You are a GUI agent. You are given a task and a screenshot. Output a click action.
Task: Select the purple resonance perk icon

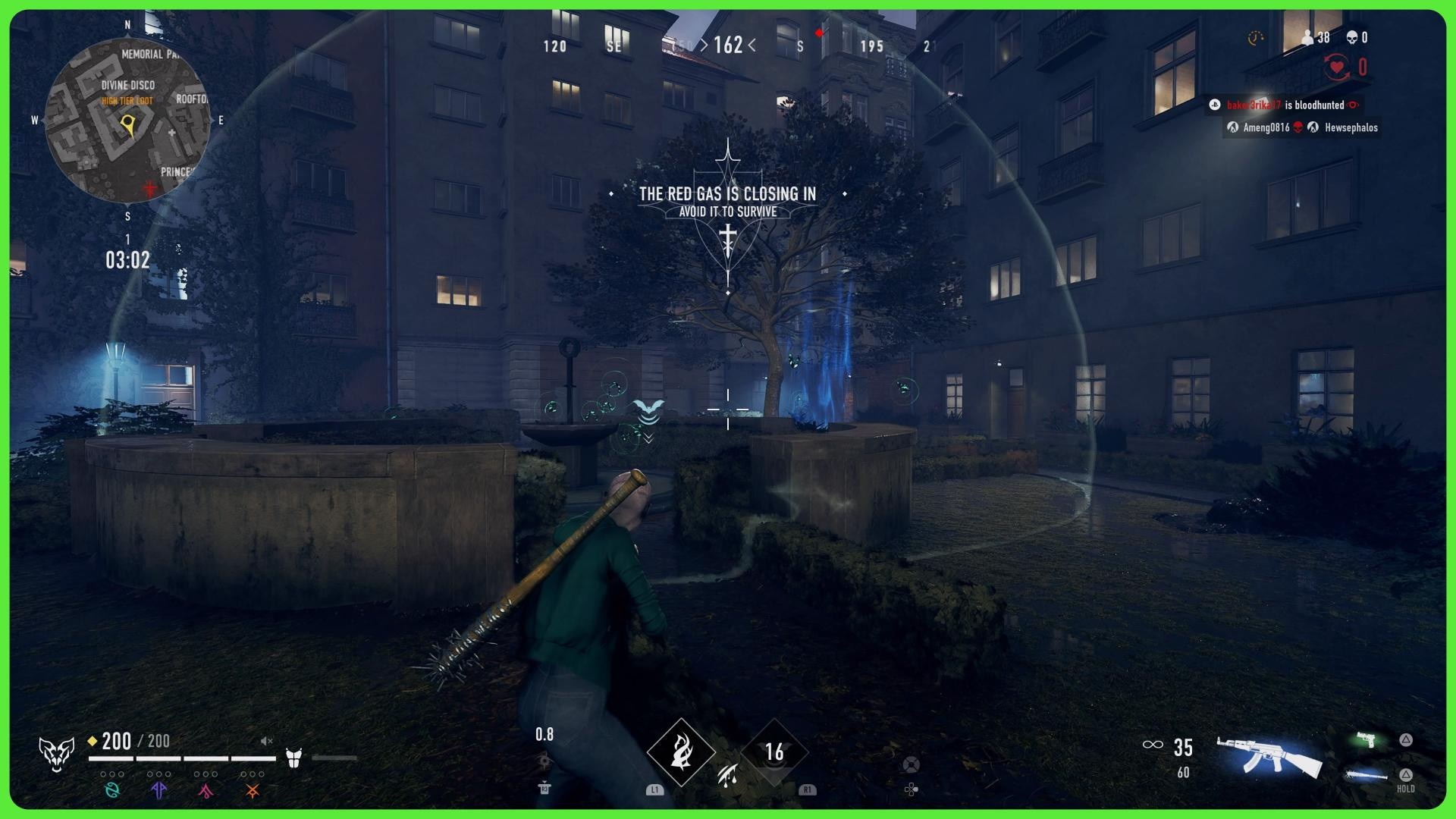[158, 790]
